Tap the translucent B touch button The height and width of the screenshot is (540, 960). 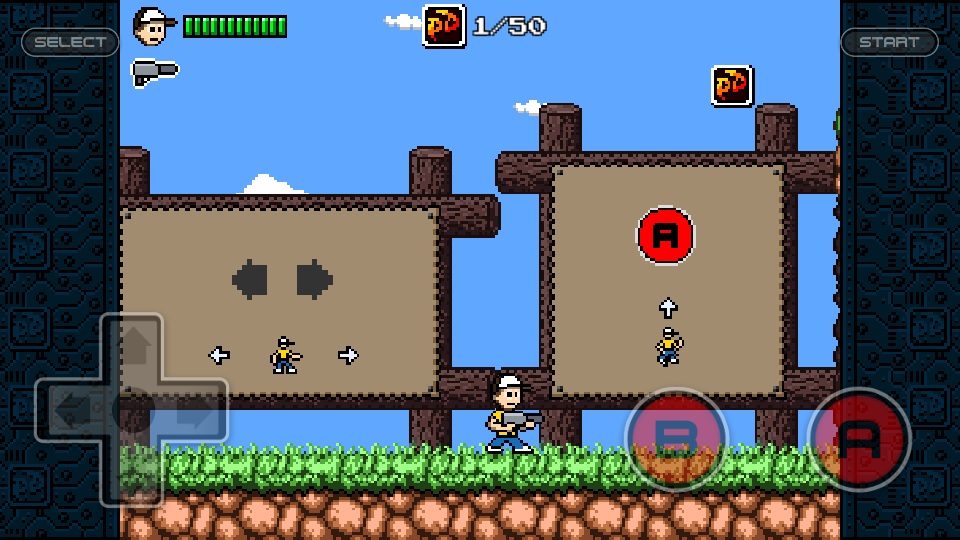[677, 439]
